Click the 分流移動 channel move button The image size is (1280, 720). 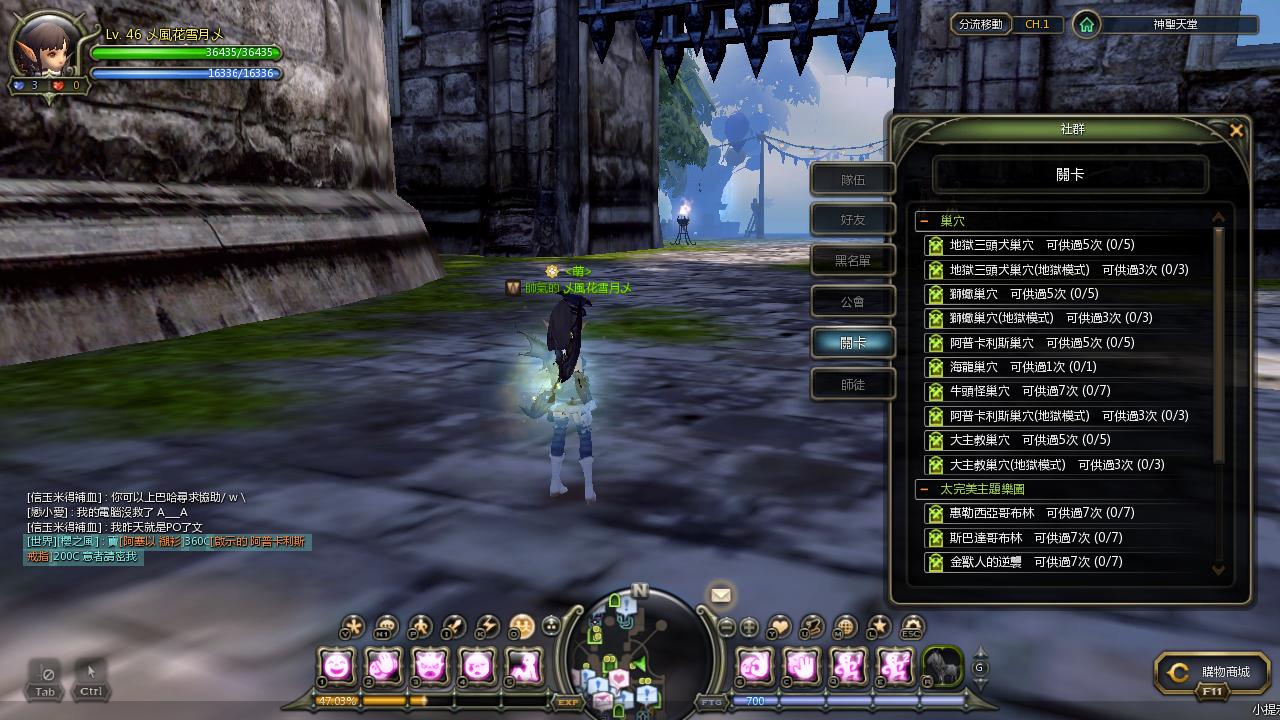click(980, 24)
